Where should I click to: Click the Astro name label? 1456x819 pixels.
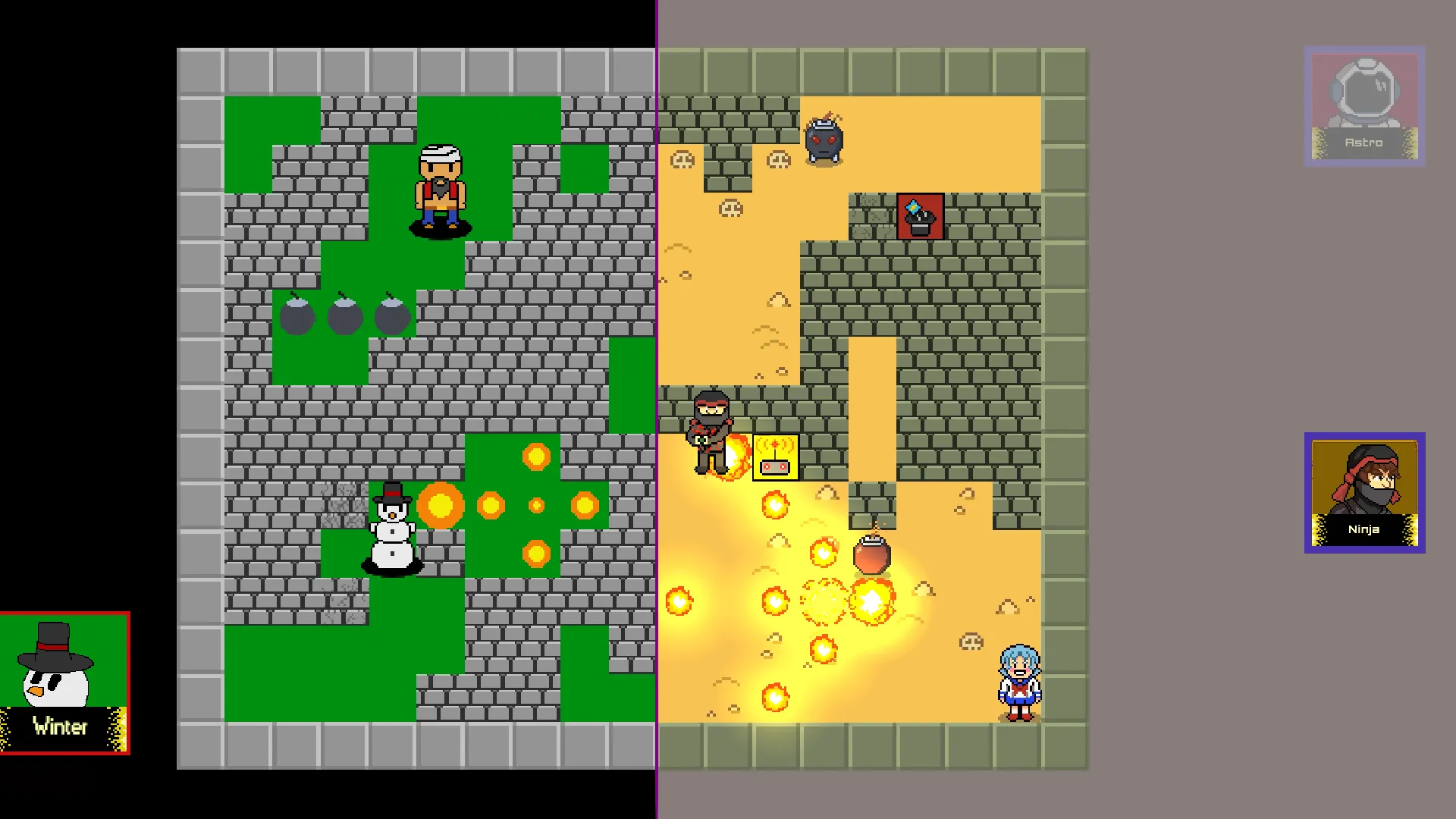pyautogui.click(x=1363, y=142)
